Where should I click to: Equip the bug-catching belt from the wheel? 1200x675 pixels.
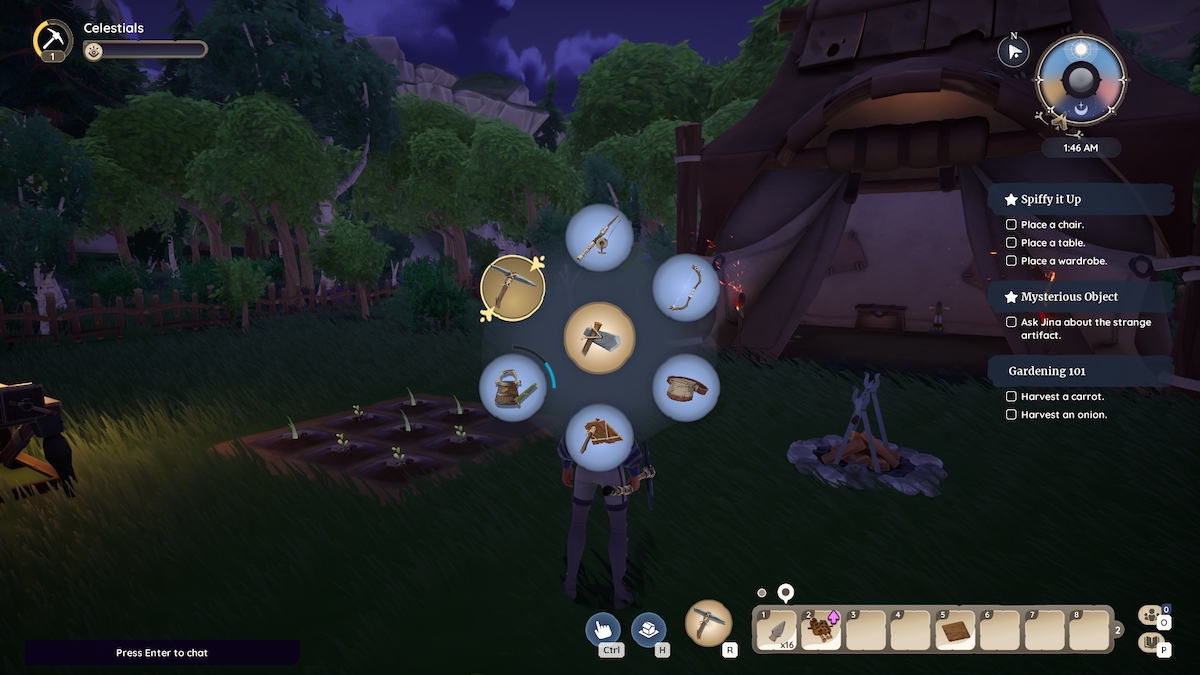click(686, 387)
